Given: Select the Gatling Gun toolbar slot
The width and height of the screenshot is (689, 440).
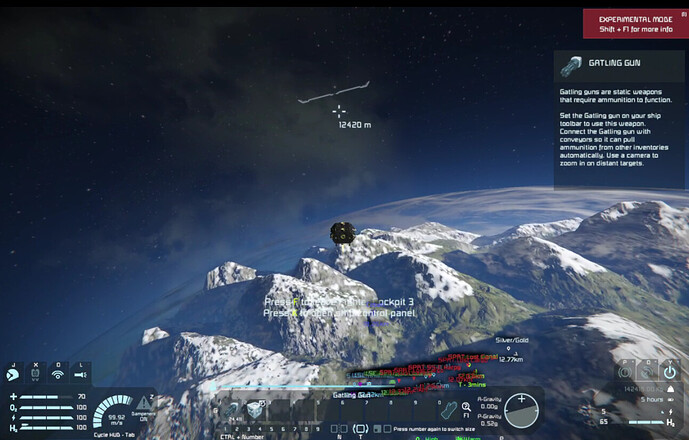Looking at the screenshot, I should point(233,410).
